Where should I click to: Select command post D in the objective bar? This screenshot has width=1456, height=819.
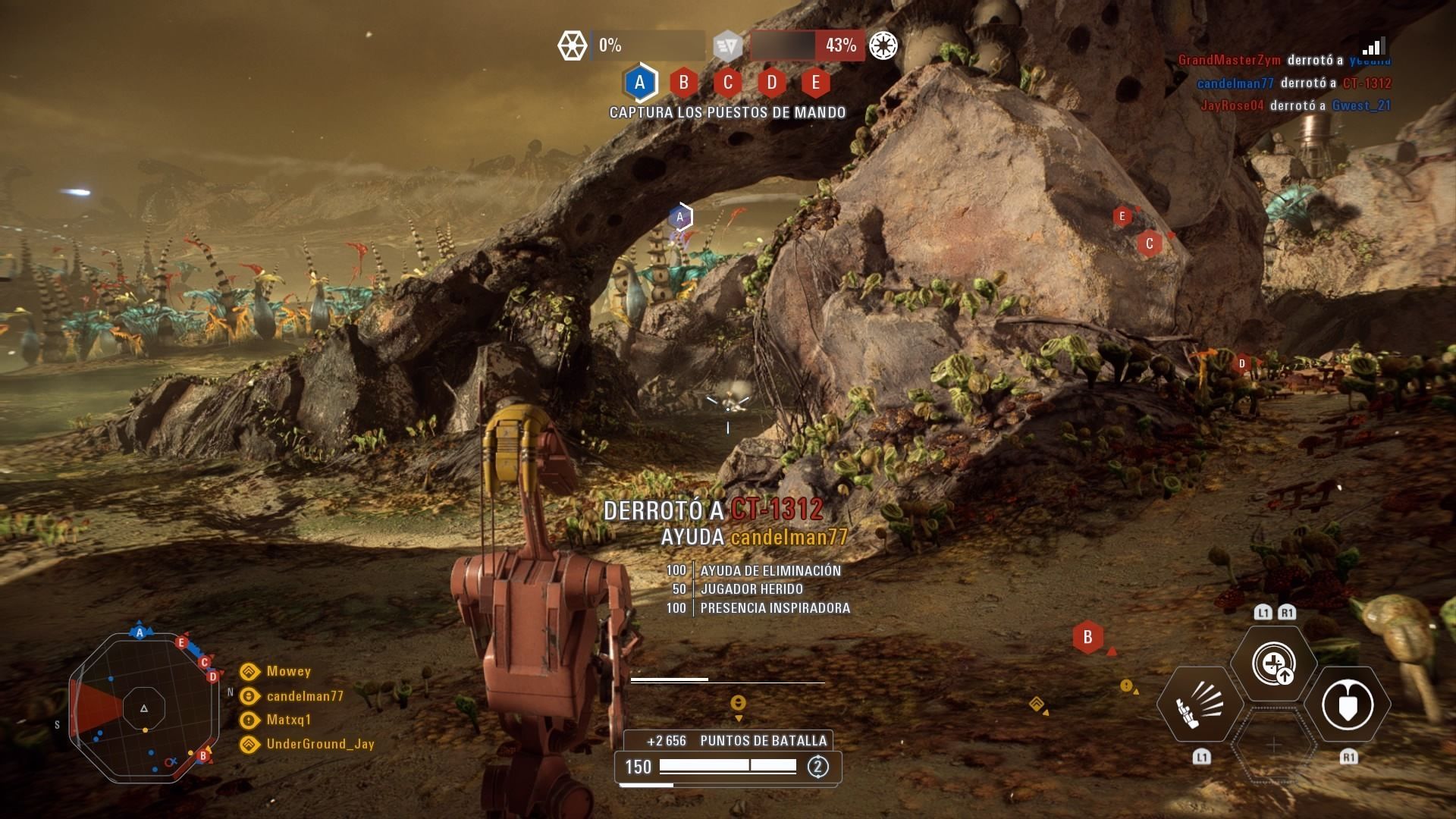pyautogui.click(x=771, y=83)
